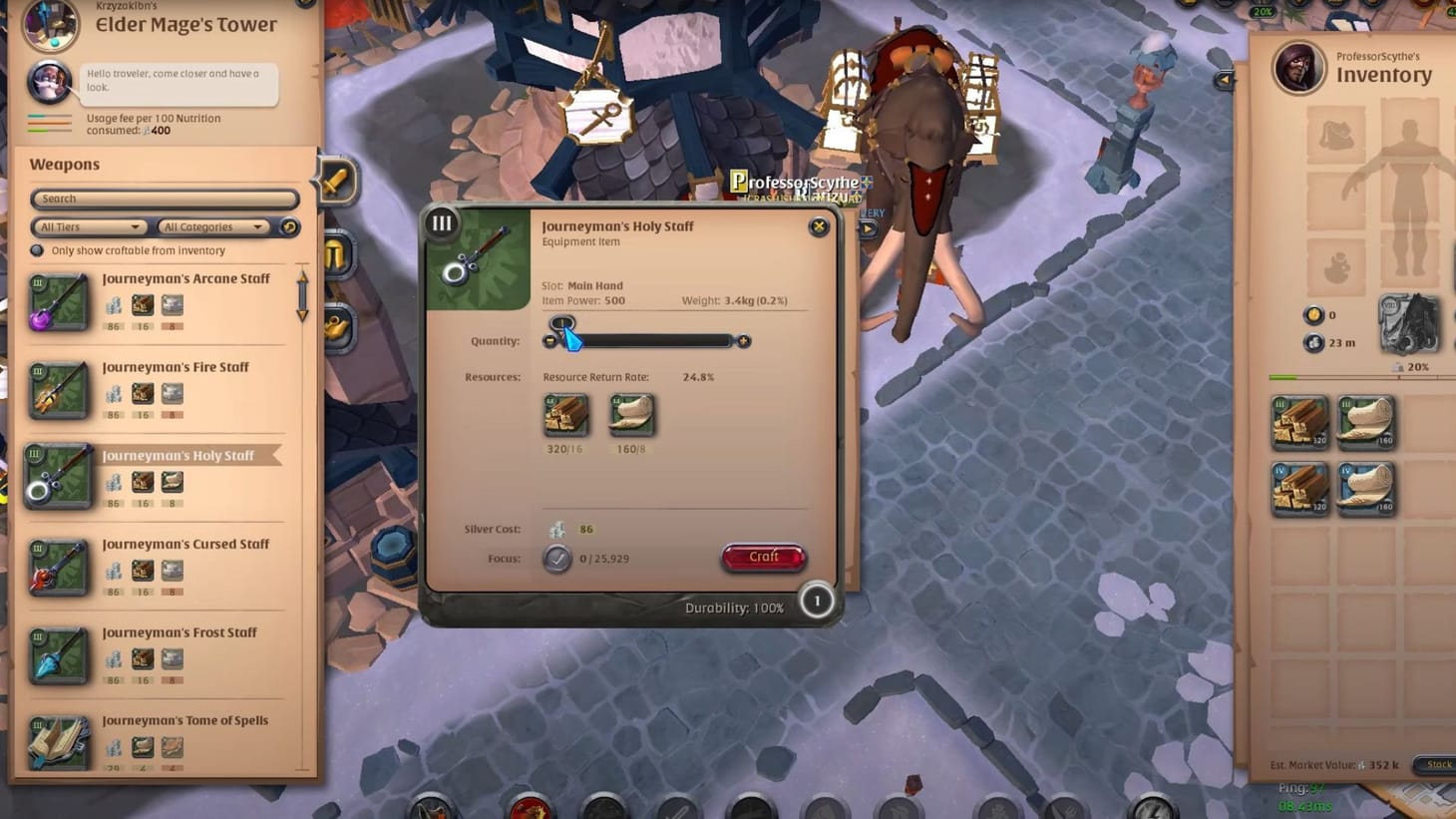Open the armor crafting category helmet icon
Screen dimensions: 1456x819
point(335,254)
